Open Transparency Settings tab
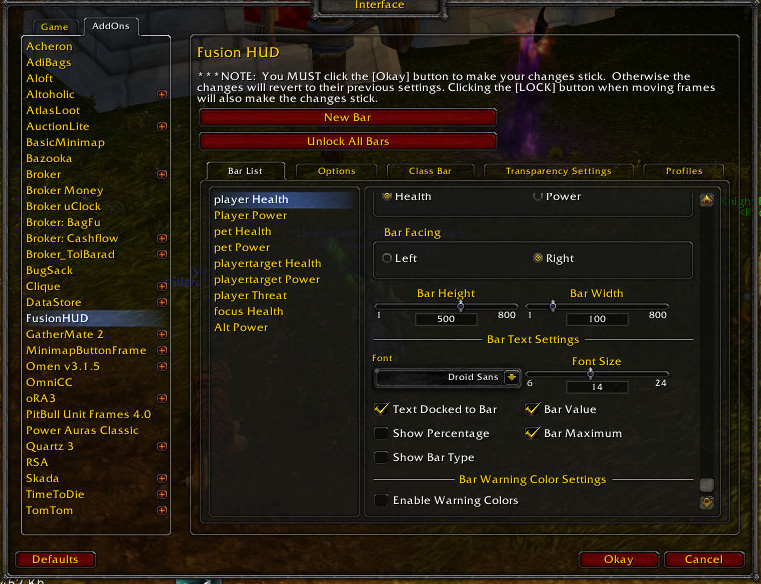 (x=558, y=171)
